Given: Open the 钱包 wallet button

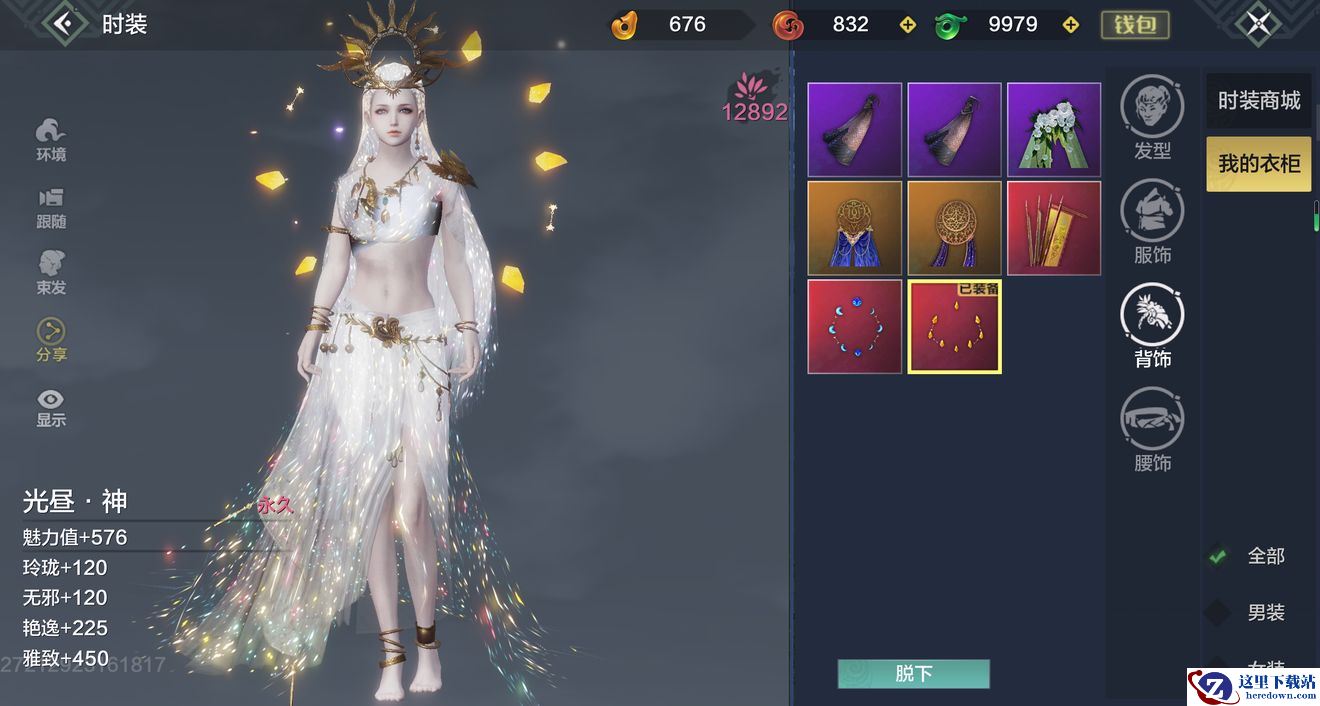Looking at the screenshot, I should click(x=1135, y=24).
